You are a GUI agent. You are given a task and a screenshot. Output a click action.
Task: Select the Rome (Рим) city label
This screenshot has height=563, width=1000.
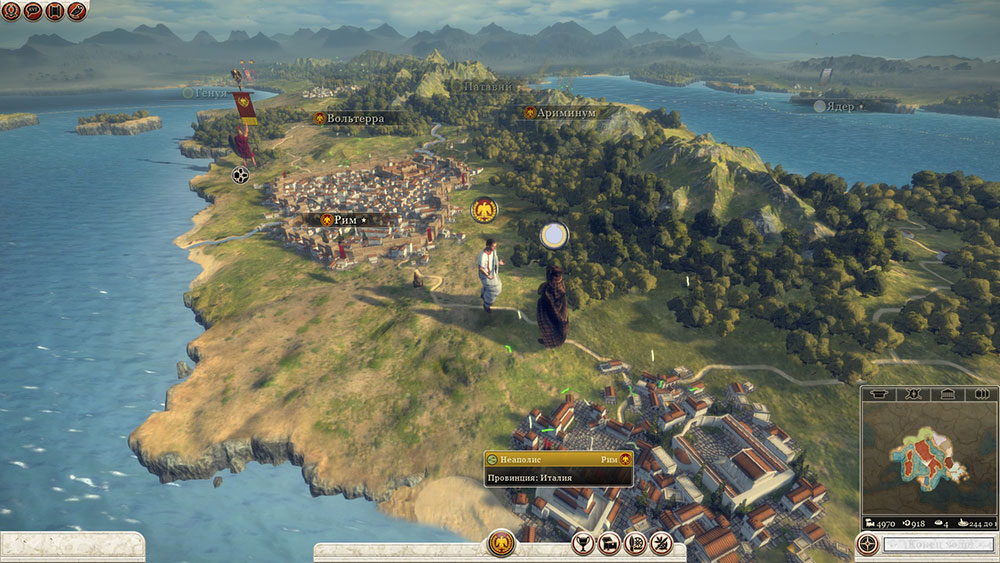pos(342,219)
